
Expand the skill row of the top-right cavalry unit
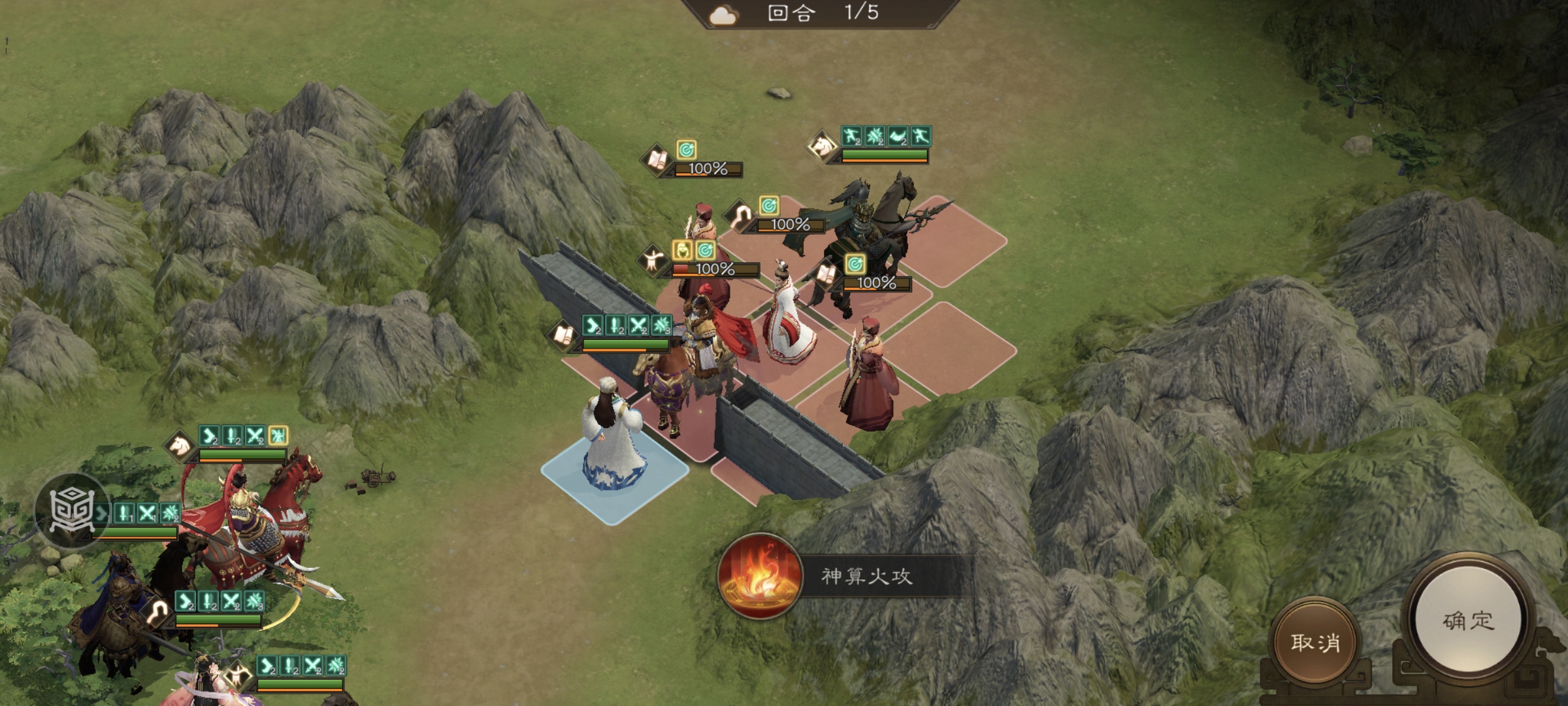(889, 135)
